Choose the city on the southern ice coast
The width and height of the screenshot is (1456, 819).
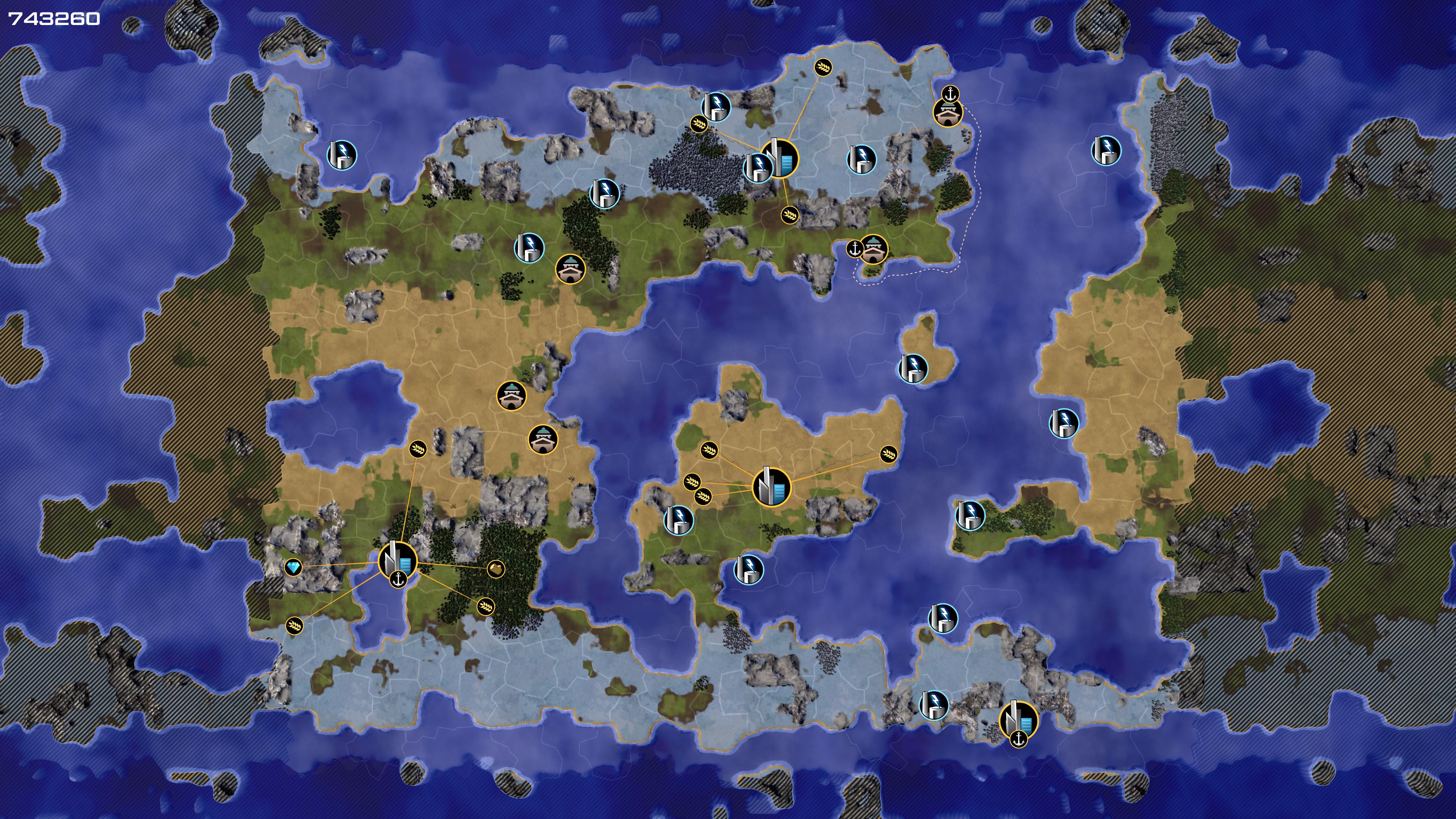point(1018,720)
